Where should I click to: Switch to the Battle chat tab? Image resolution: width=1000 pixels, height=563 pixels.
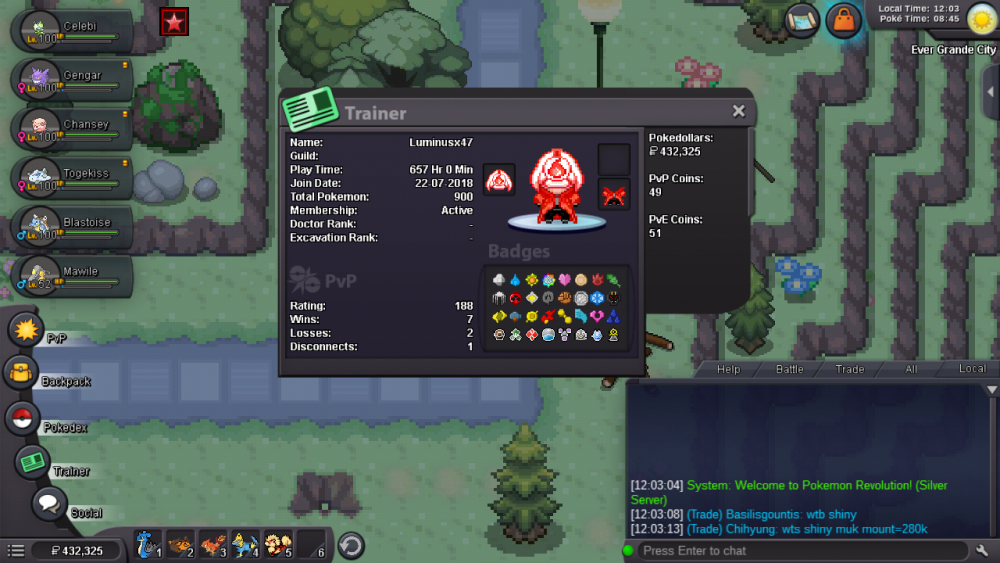[789, 369]
